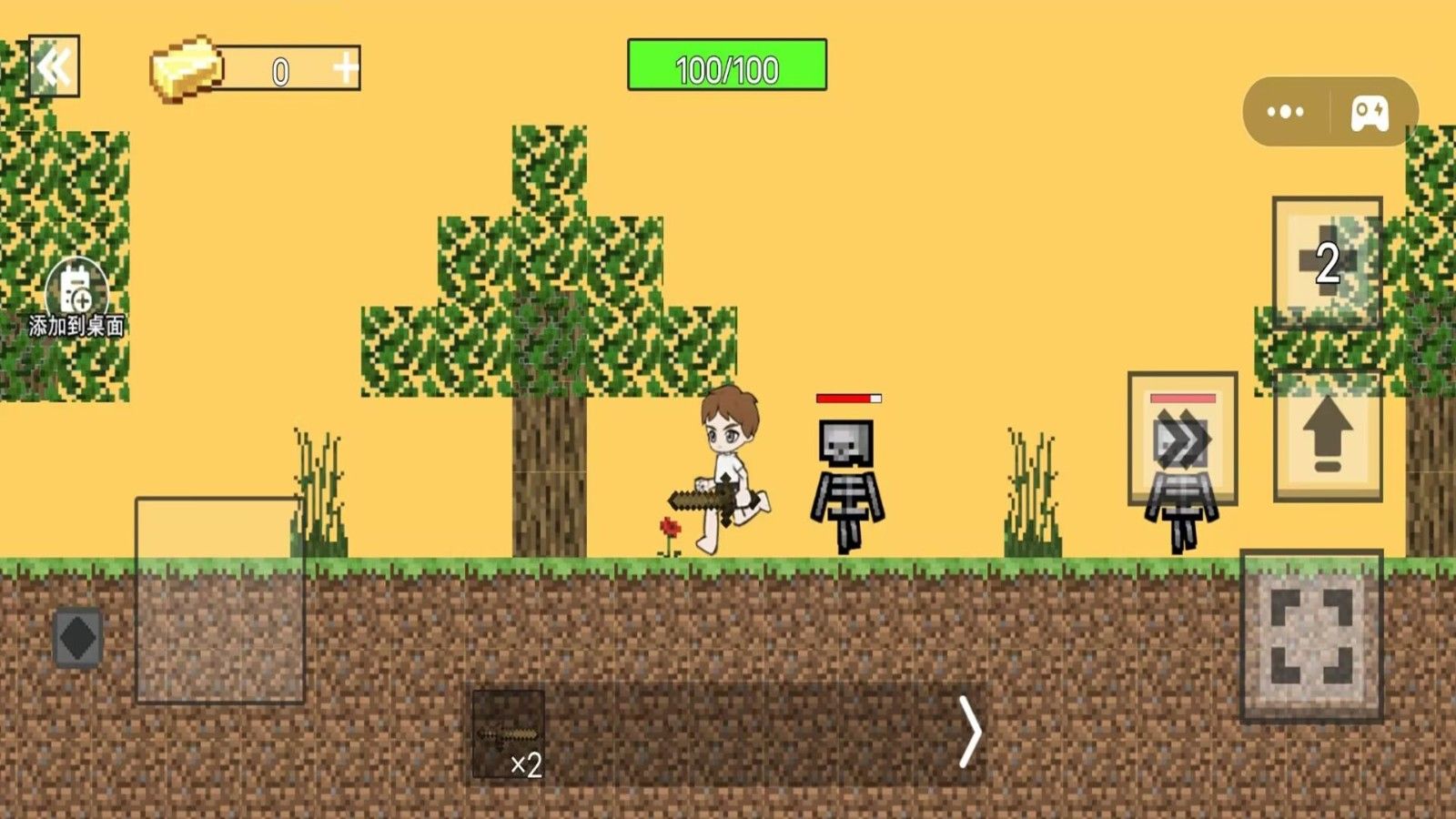Open the three-dots mini program menu
The width and height of the screenshot is (1456, 819).
click(x=1285, y=112)
